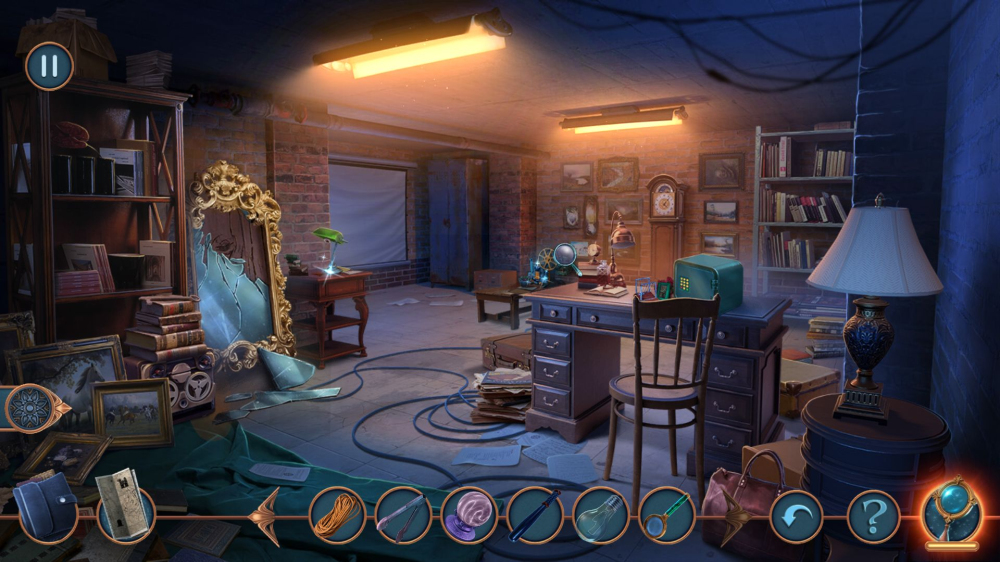Image resolution: width=1000 pixels, height=562 pixels.
Task: Select the light bulb in inventory
Action: [x=600, y=516]
